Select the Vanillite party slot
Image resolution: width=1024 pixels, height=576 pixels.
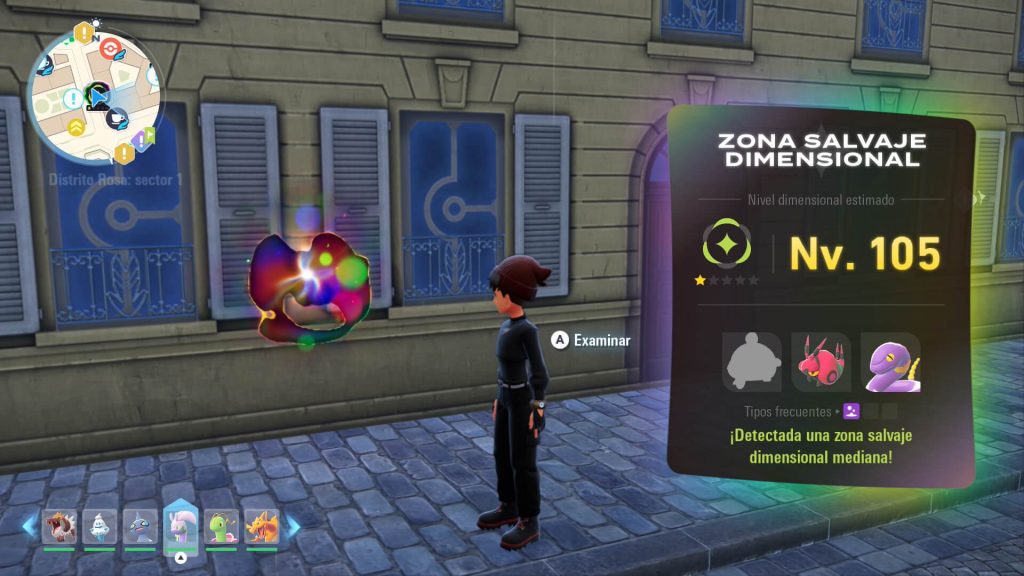[x=98, y=525]
